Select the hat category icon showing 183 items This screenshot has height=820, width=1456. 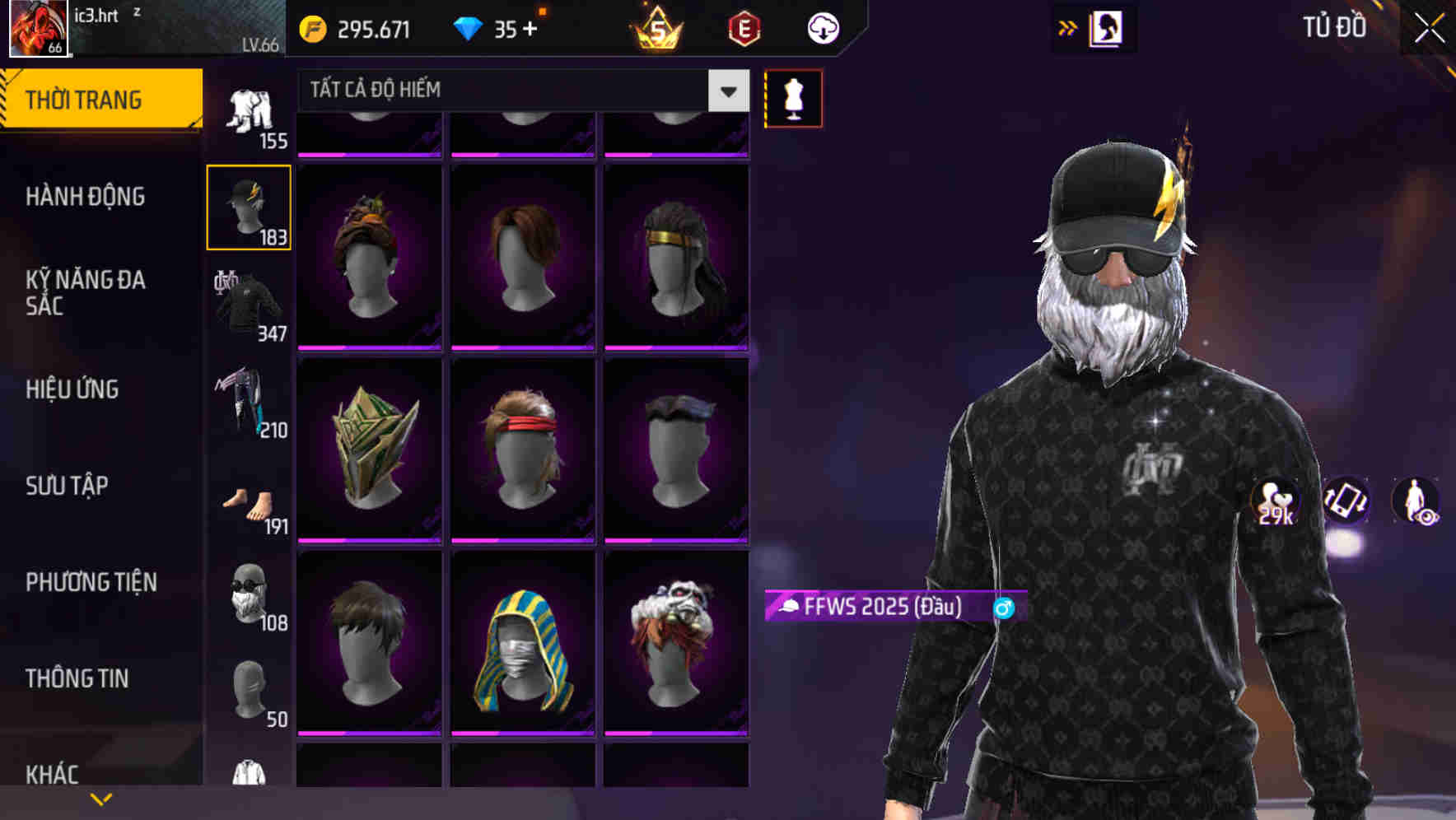pyautogui.click(x=249, y=206)
